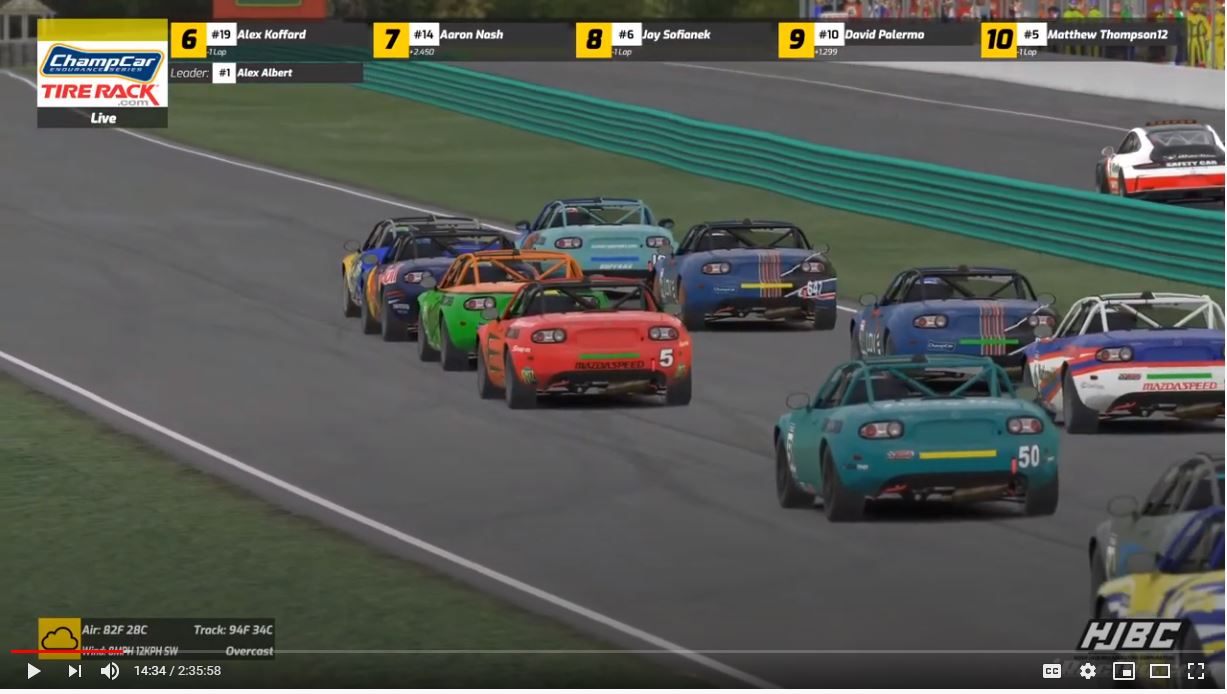The height and width of the screenshot is (694, 1227).
Task: Open the video player settings gear
Action: tap(1087, 671)
